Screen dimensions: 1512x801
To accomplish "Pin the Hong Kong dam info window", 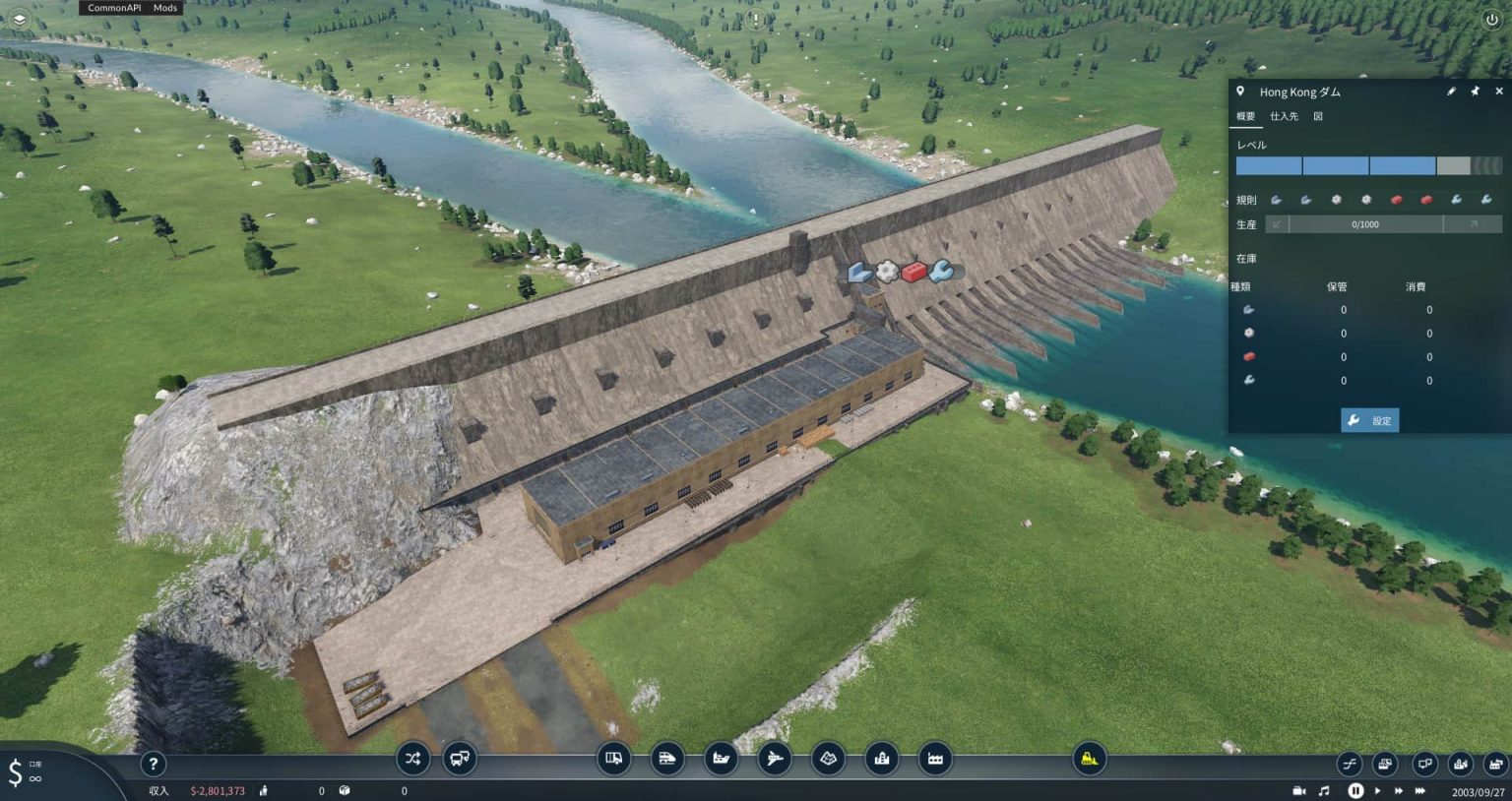I will point(1476,92).
